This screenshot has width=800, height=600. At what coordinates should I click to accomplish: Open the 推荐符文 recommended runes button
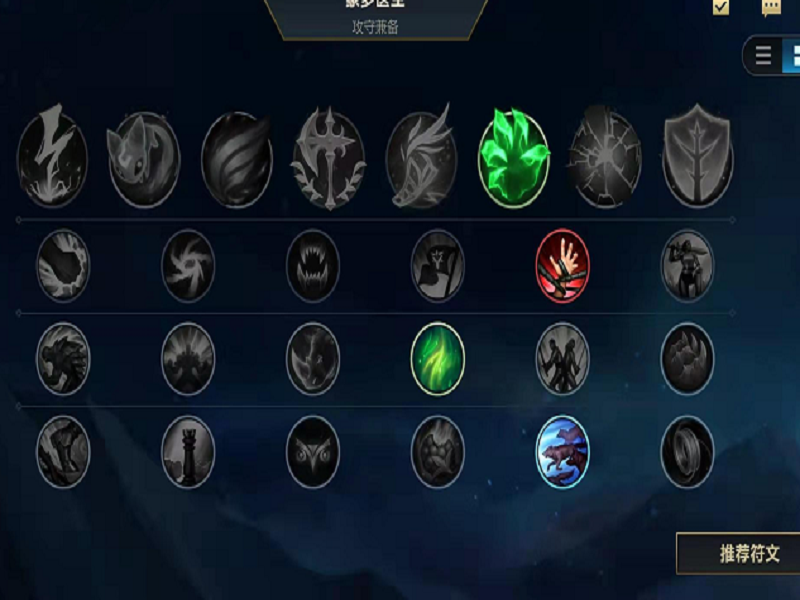[x=740, y=554]
